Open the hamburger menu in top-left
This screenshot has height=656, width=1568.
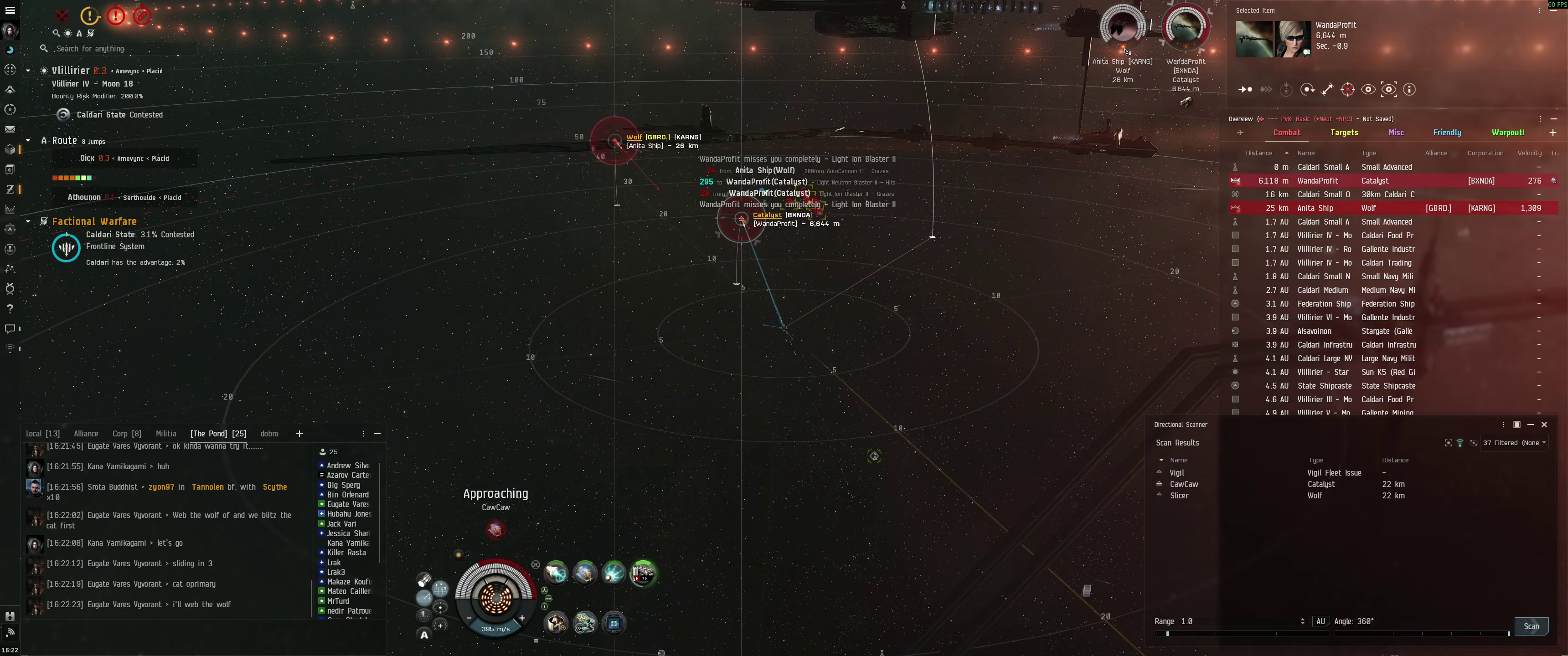[10, 10]
